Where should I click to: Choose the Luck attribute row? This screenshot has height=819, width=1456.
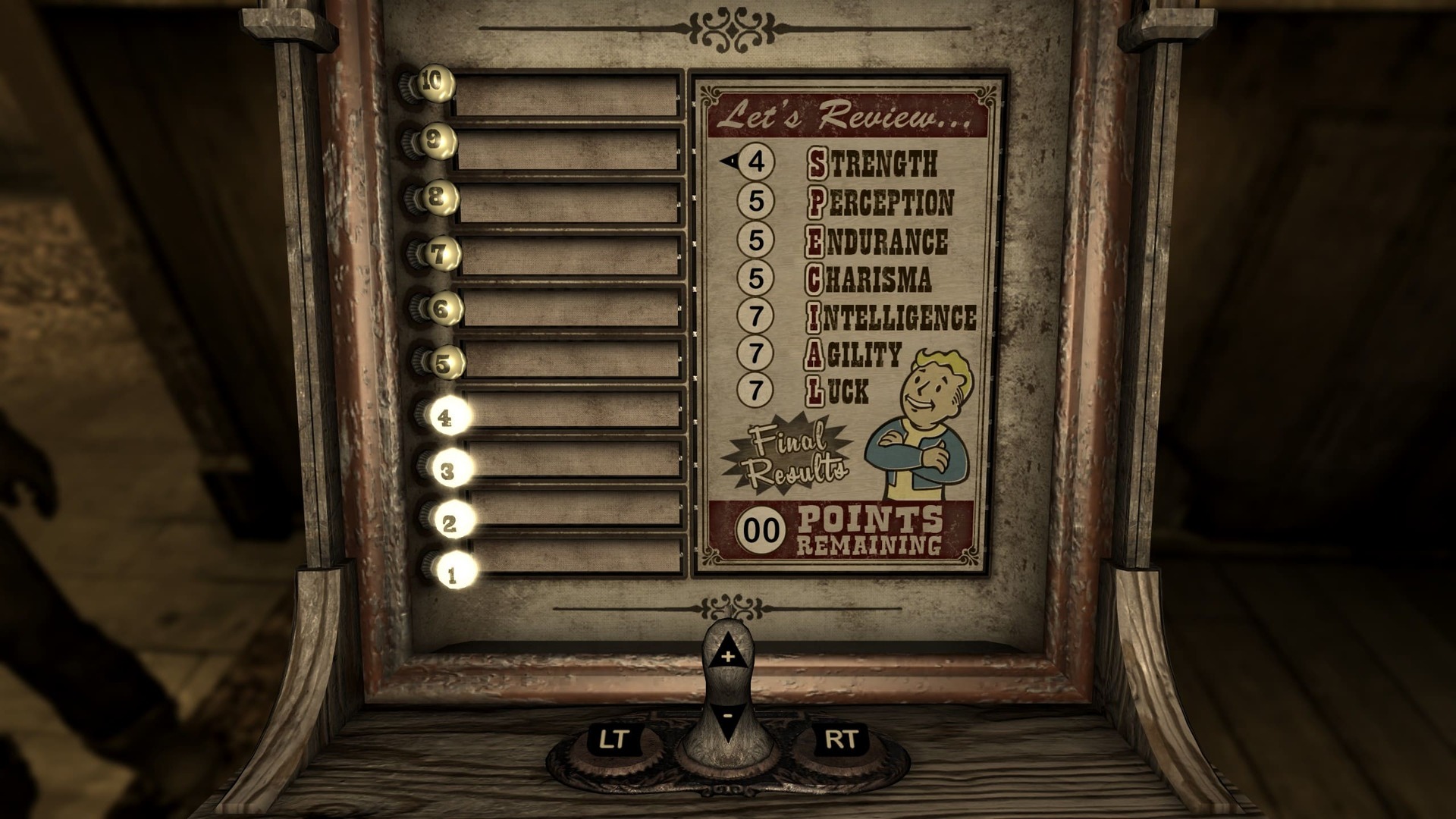tap(838, 391)
